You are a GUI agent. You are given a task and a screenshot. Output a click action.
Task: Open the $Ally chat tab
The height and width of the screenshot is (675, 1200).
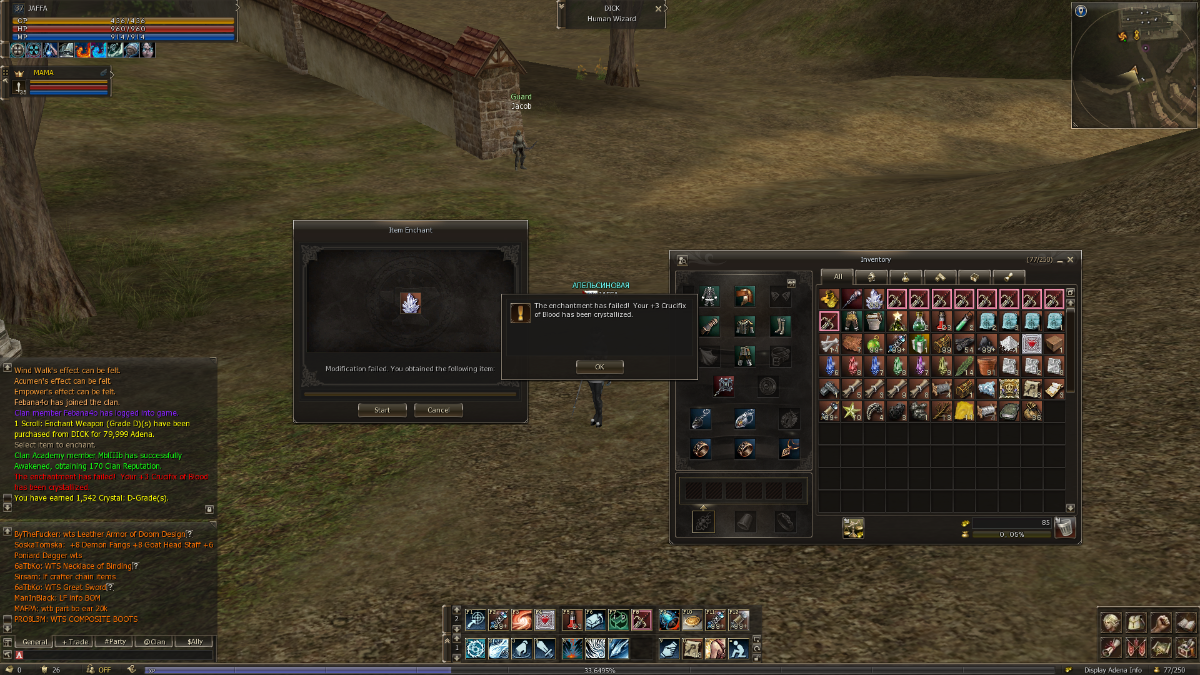coord(194,641)
